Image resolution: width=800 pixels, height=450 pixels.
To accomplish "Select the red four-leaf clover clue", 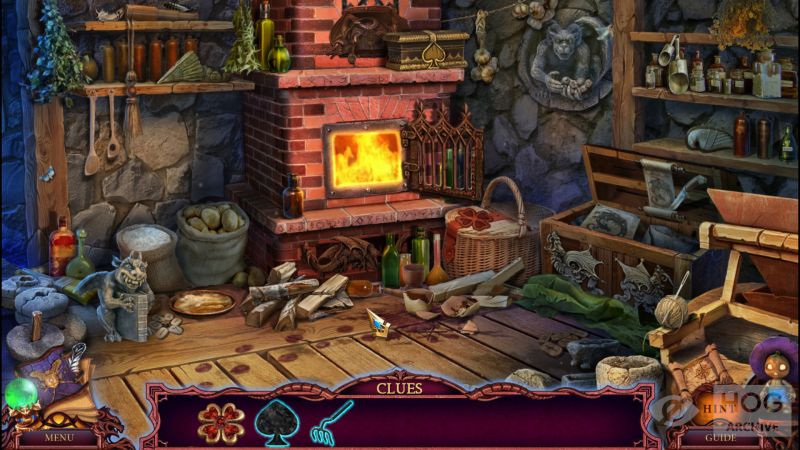I will pyautogui.click(x=219, y=422).
